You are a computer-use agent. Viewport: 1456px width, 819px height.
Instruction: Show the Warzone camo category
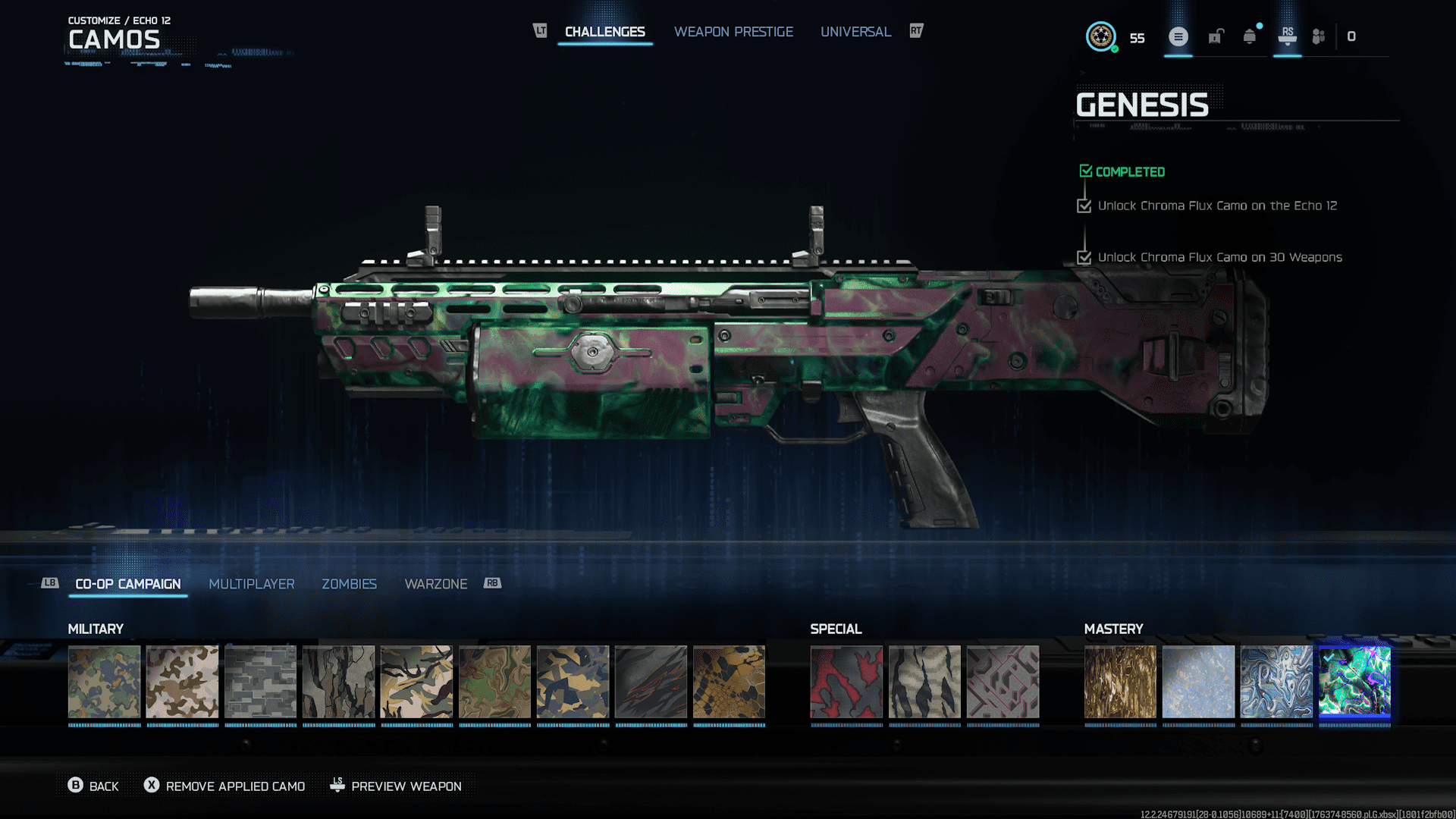(436, 584)
